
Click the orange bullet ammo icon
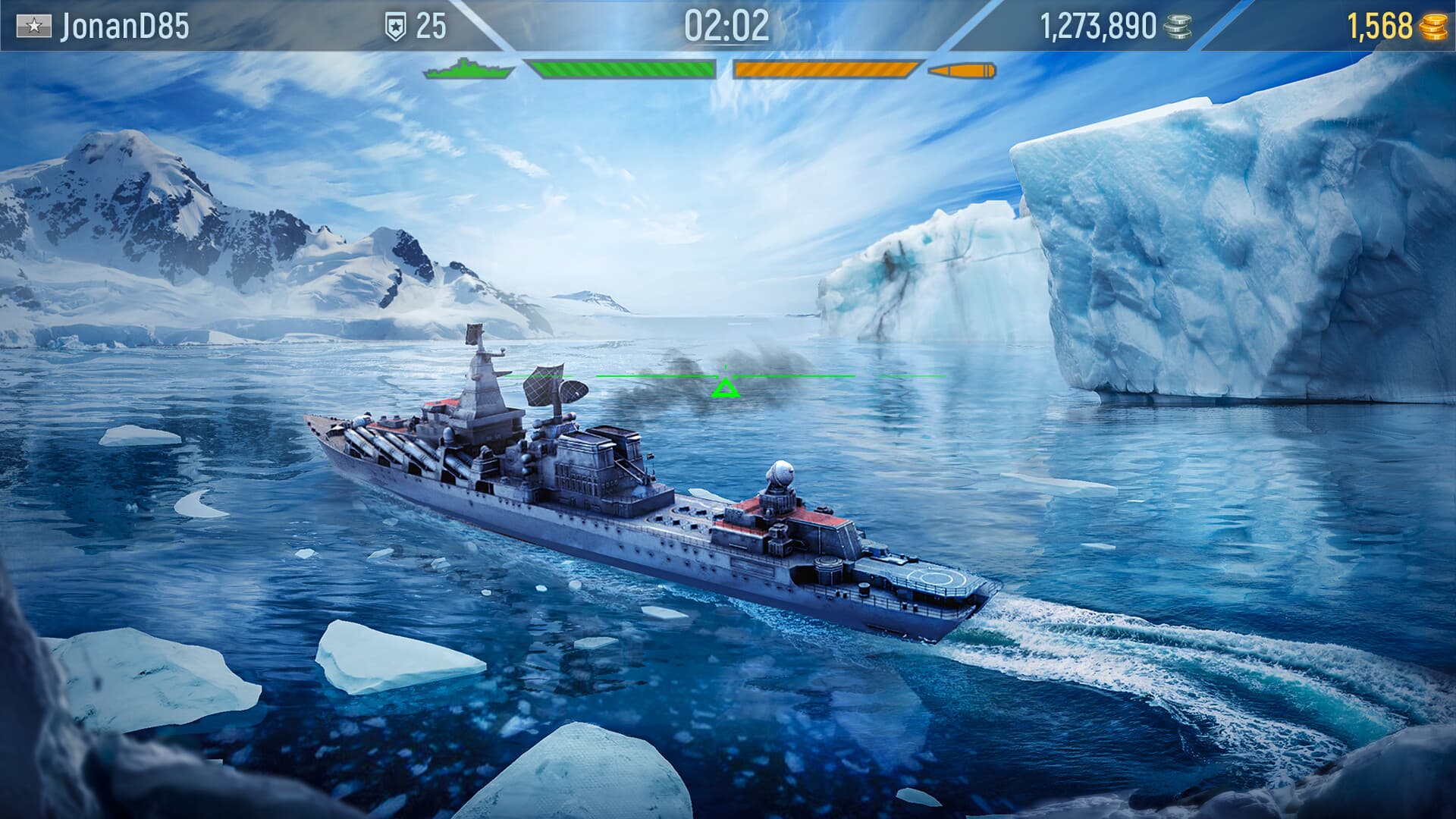pyautogui.click(x=963, y=70)
